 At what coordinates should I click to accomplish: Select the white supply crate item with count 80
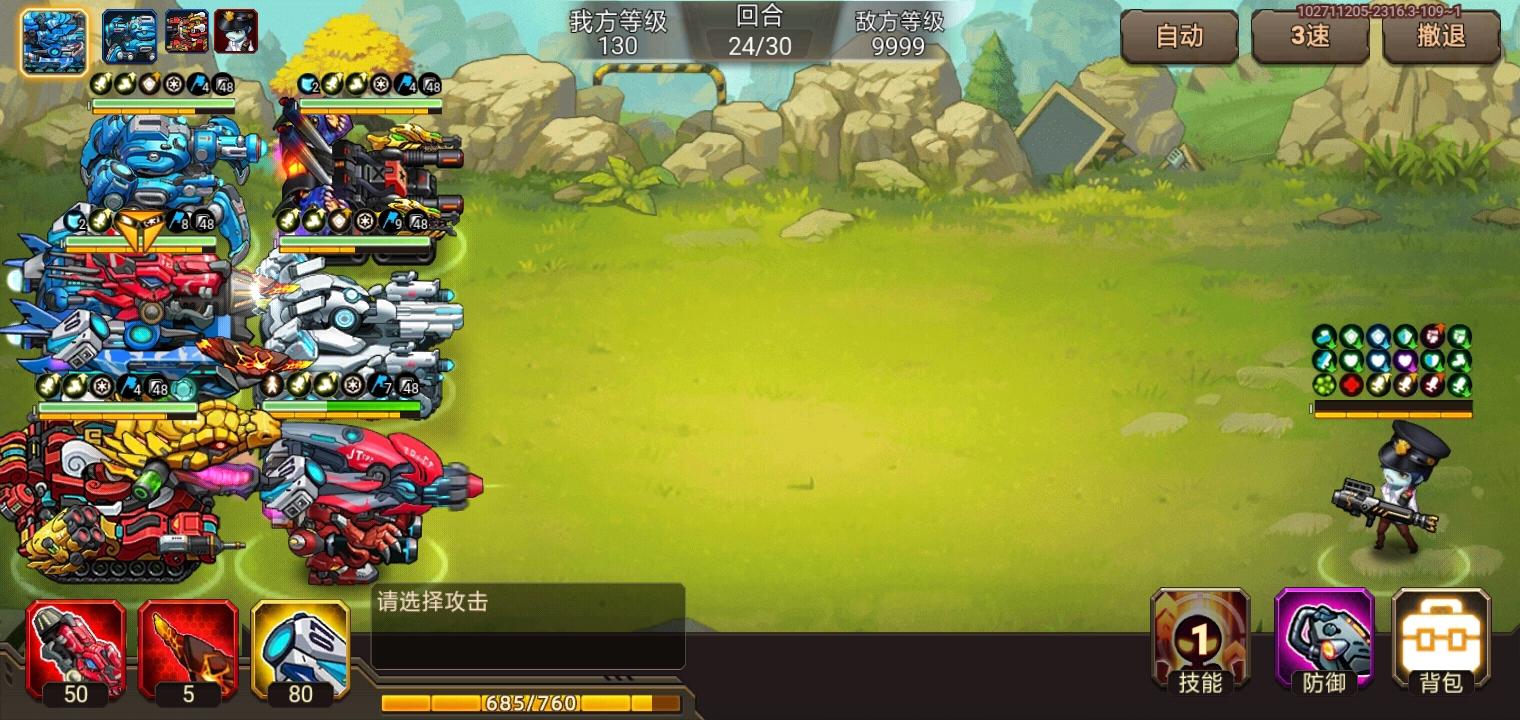[x=298, y=650]
